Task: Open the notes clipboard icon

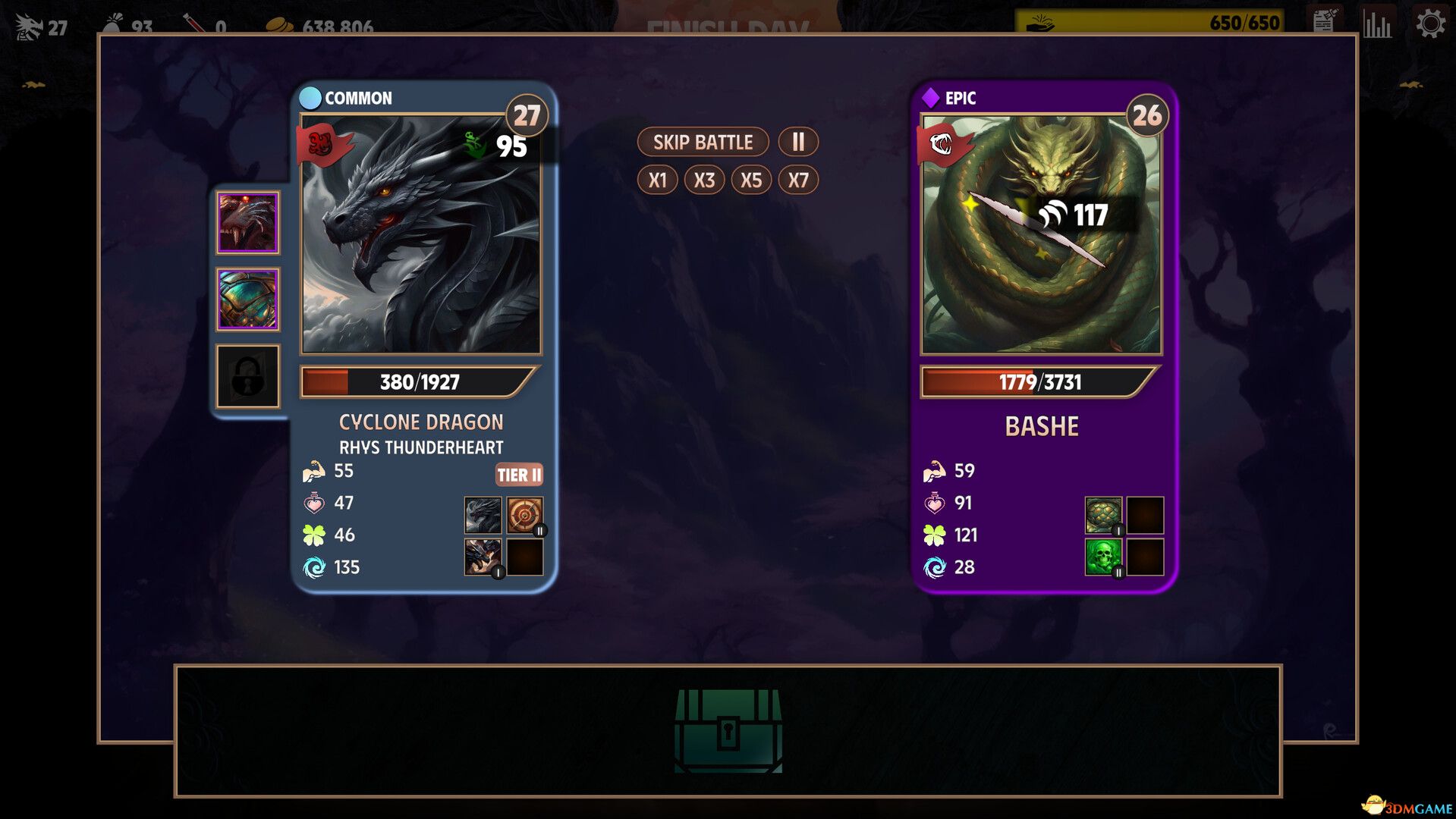Action: (x=1324, y=22)
